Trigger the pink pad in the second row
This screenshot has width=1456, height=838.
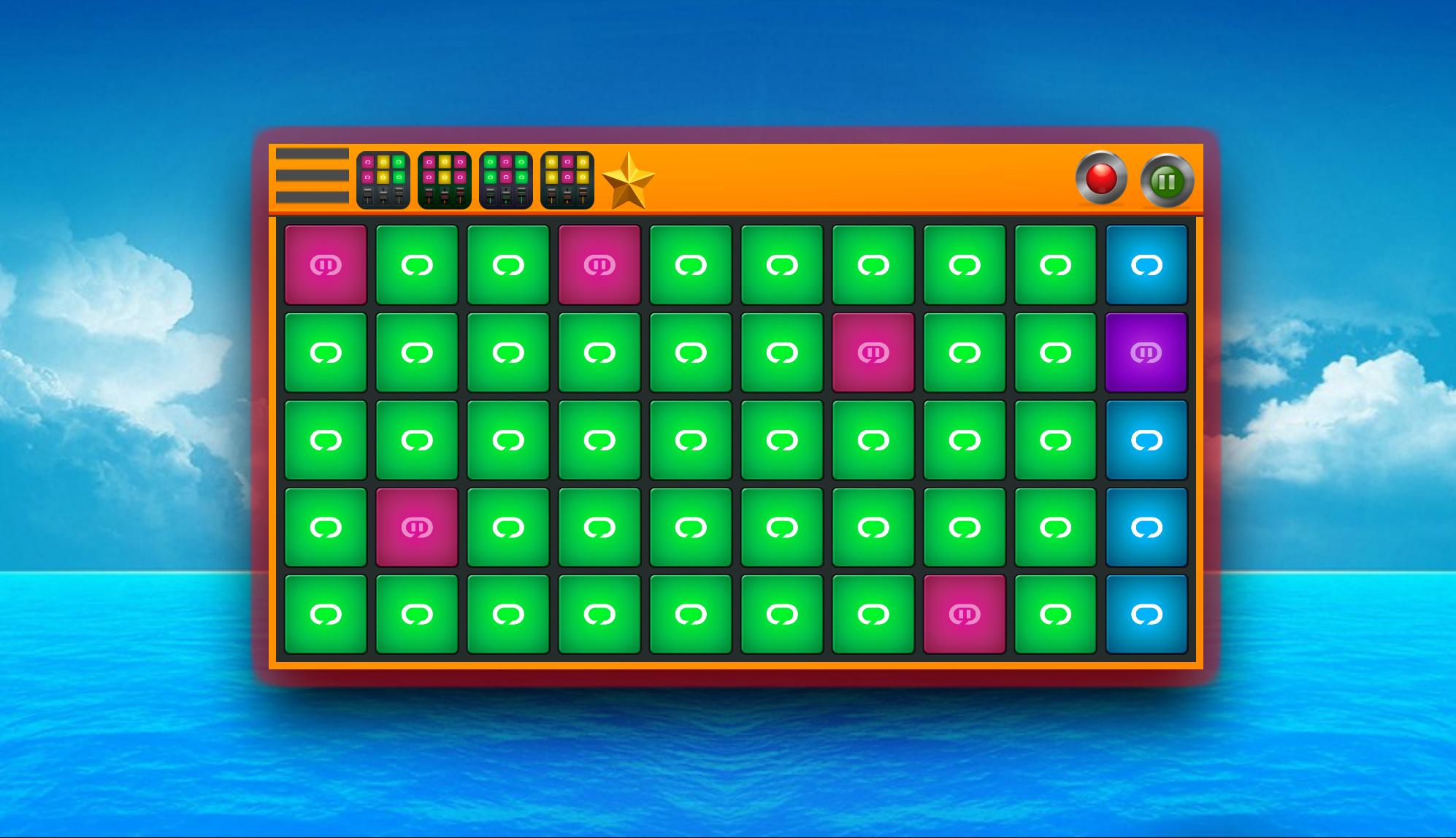(x=873, y=353)
